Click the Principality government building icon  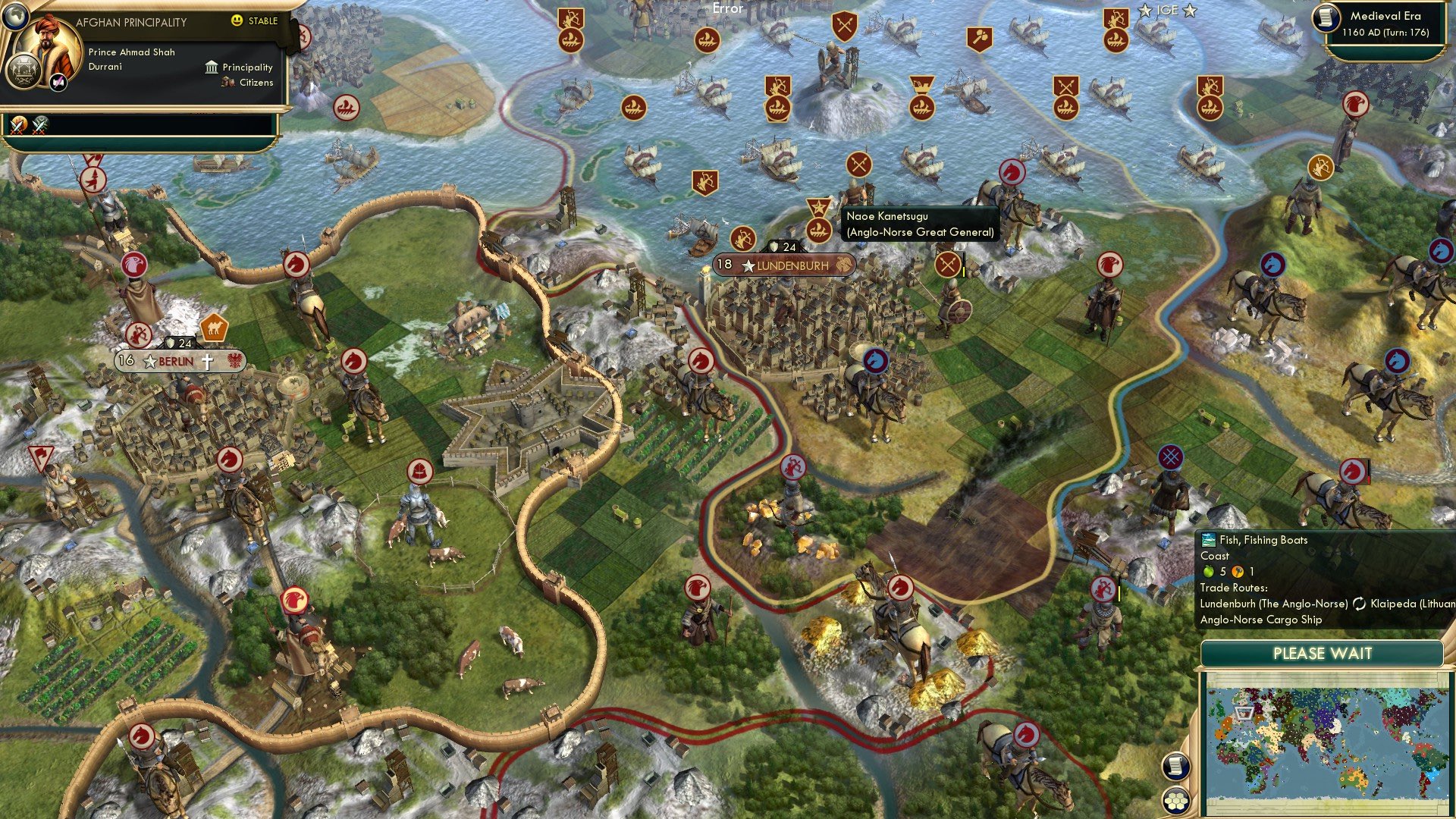211,67
